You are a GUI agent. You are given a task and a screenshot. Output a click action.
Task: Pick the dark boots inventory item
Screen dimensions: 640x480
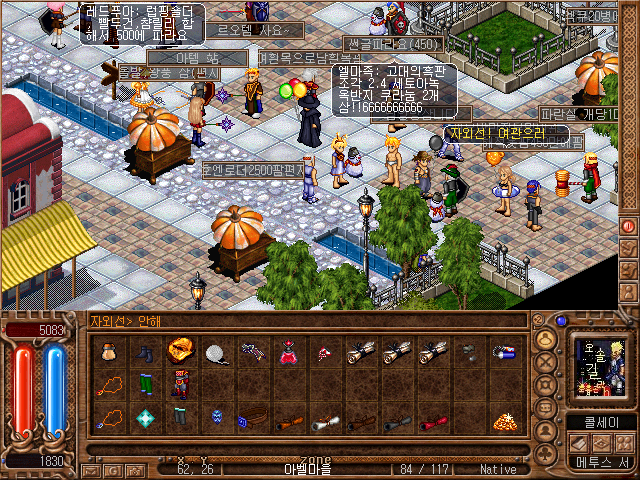(x=145, y=351)
